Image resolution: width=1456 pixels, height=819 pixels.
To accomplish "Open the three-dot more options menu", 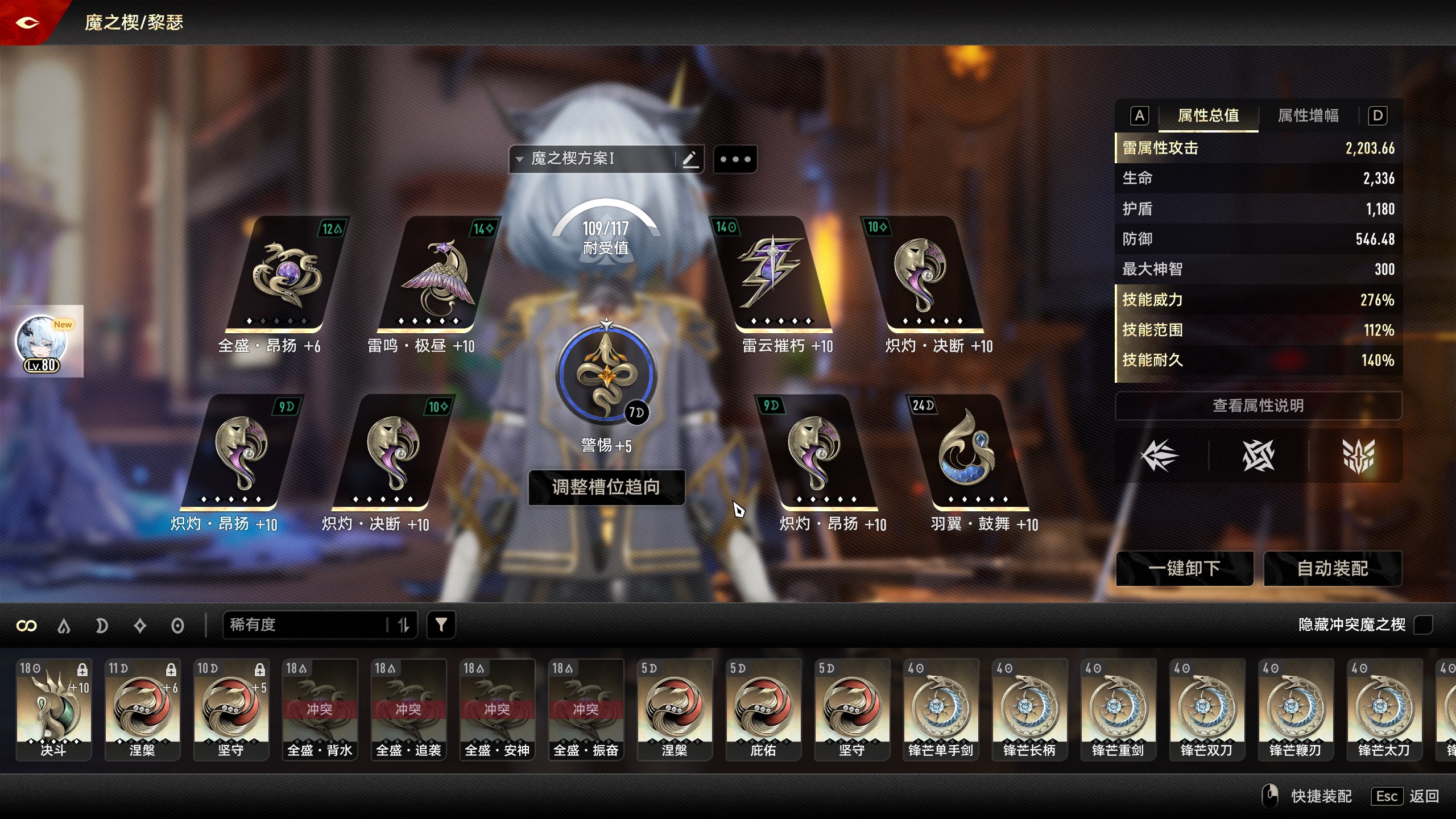I will click(x=735, y=159).
